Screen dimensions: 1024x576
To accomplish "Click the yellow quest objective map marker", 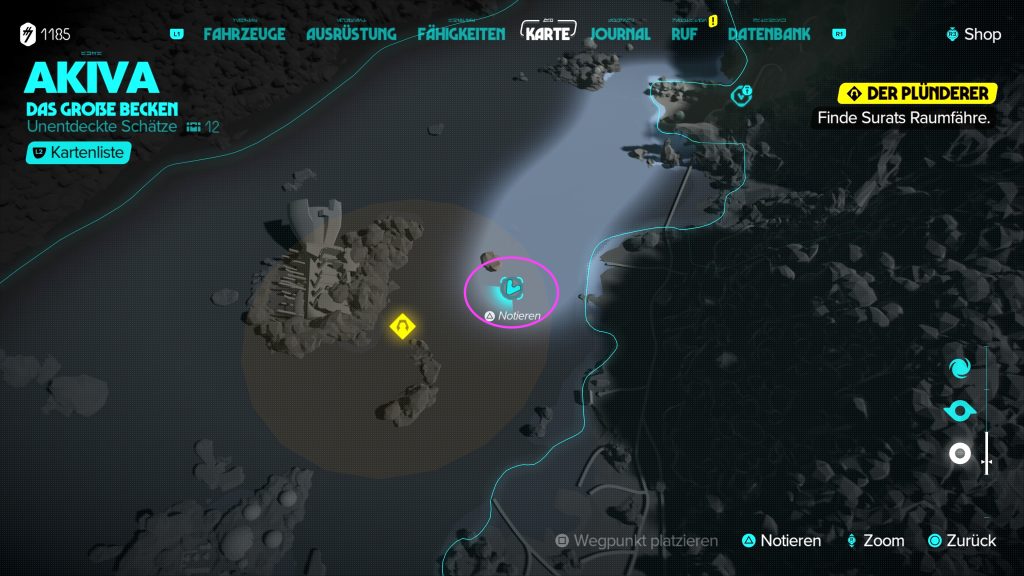I will tap(402, 326).
